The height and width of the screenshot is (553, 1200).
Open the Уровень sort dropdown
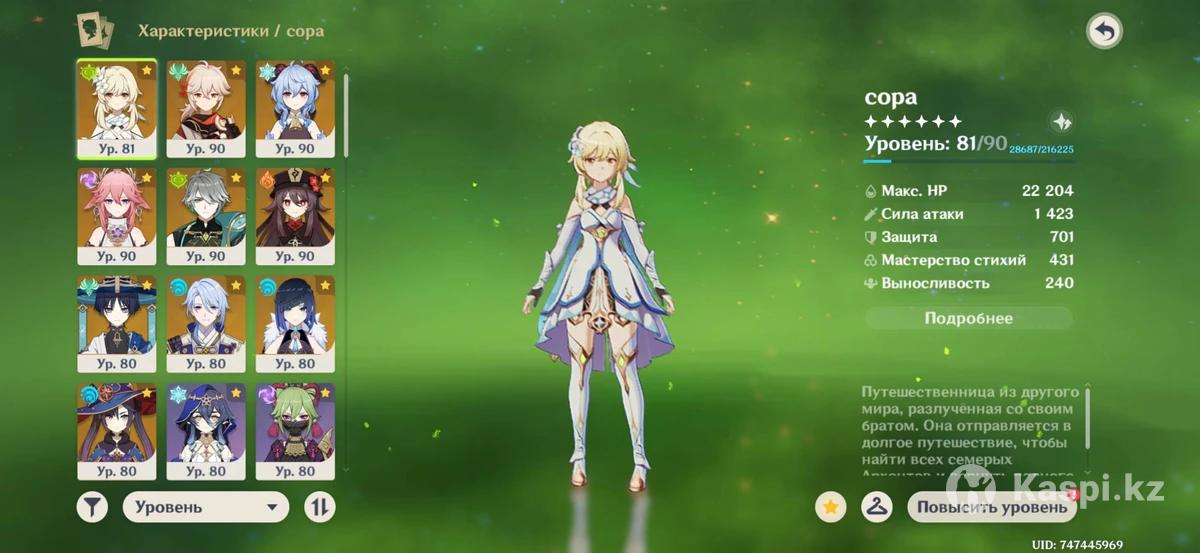click(205, 507)
